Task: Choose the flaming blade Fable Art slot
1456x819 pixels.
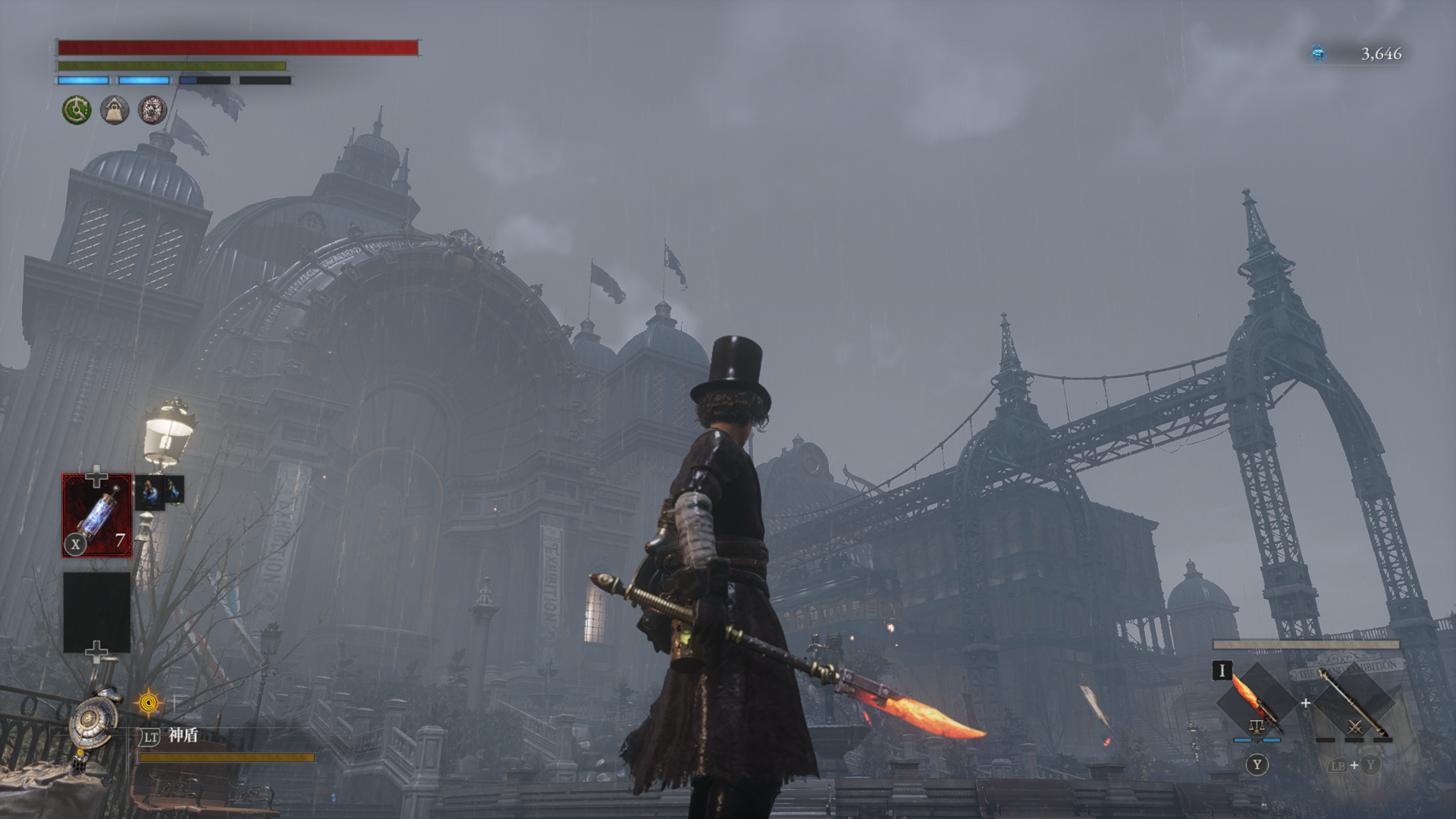Action: 1256,701
